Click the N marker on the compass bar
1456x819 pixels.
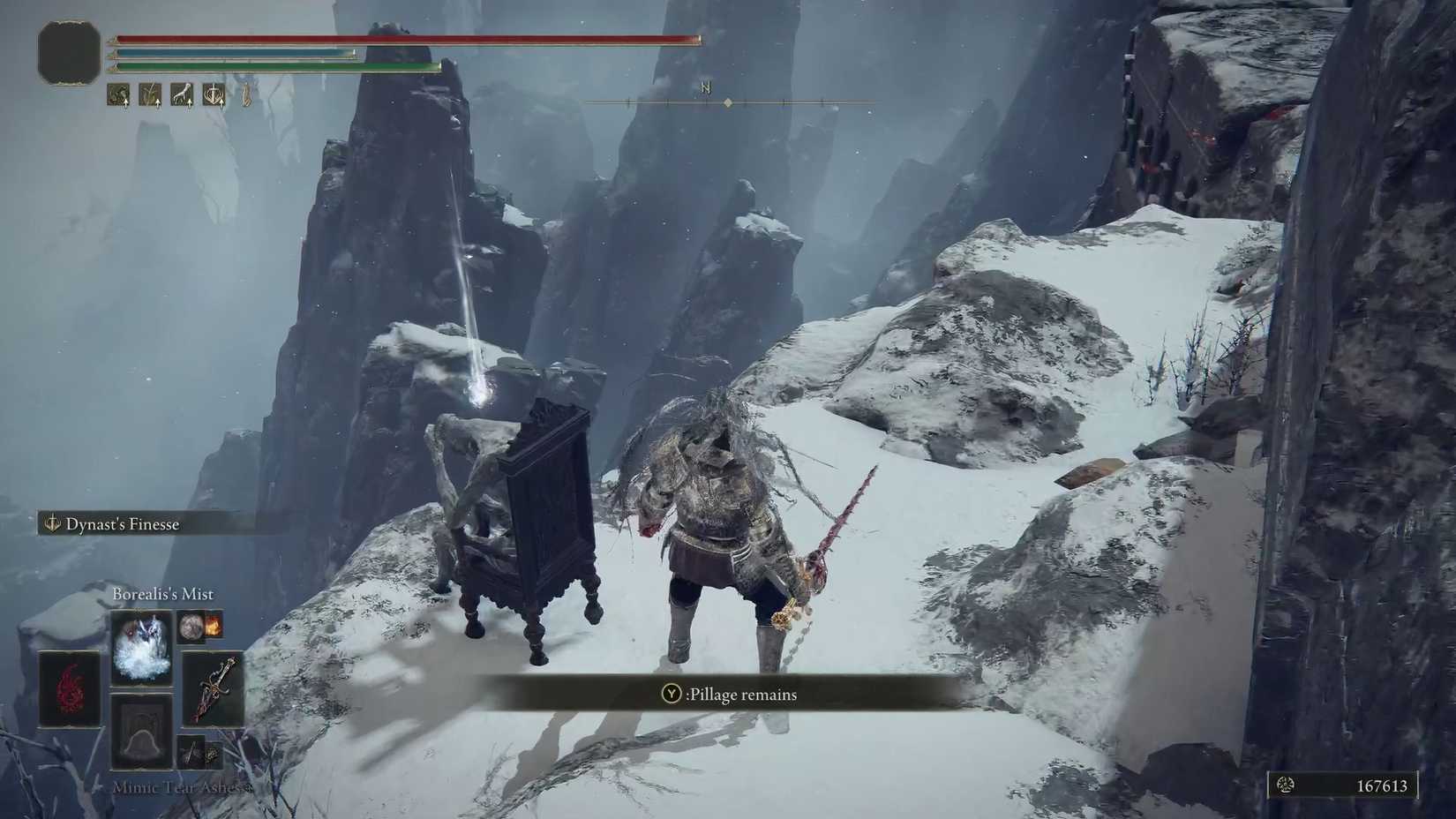703,88
